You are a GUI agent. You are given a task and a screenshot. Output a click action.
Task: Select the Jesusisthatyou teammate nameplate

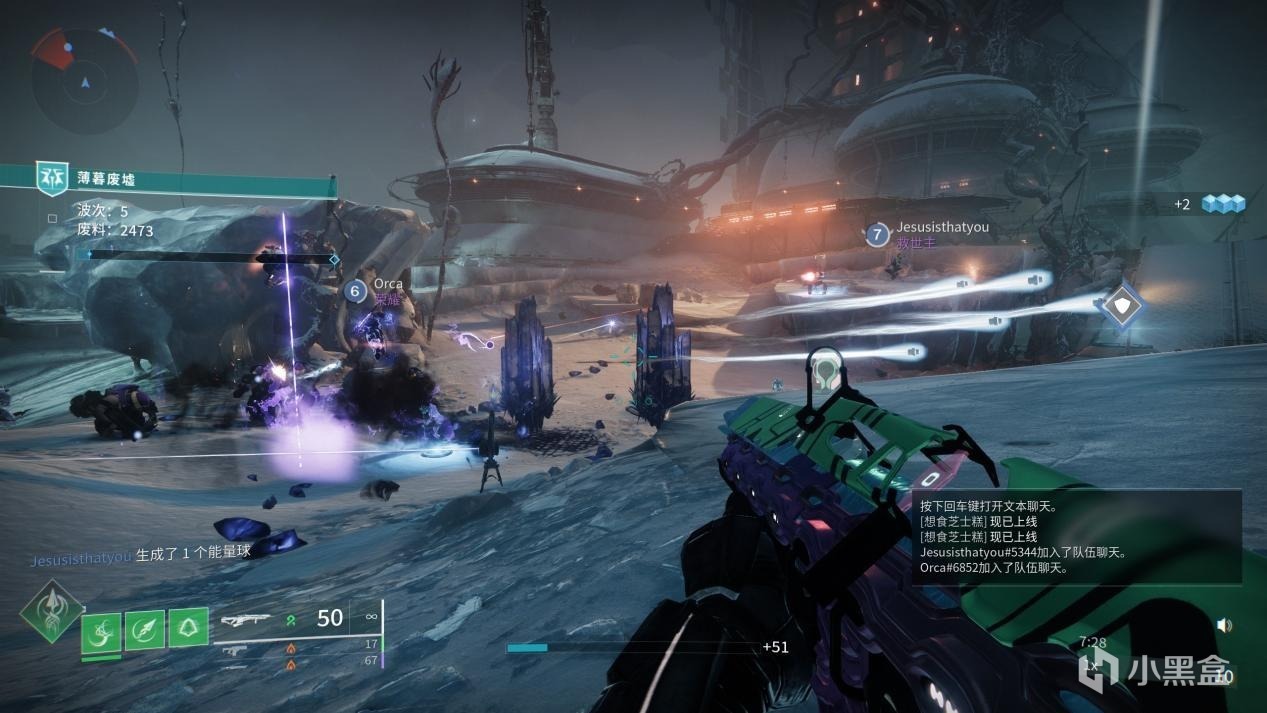(x=928, y=234)
